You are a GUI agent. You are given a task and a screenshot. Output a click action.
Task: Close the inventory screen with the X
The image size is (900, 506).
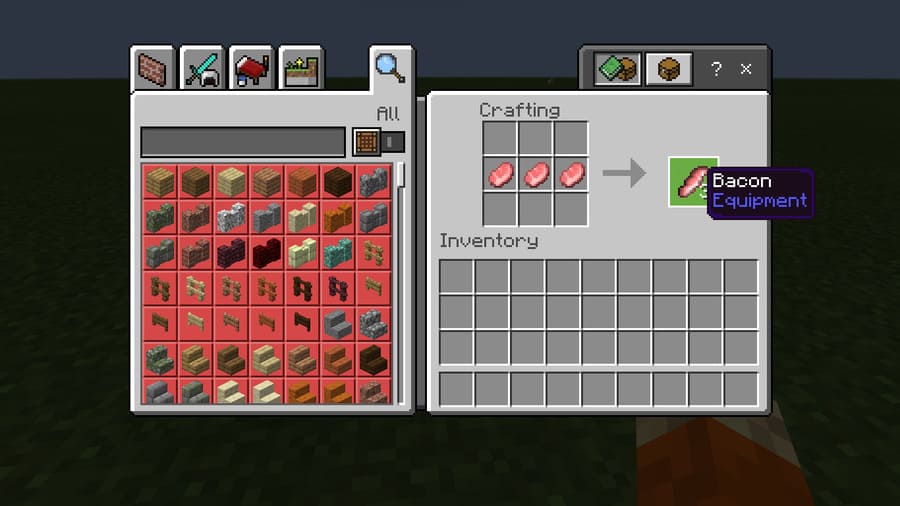pos(746,69)
